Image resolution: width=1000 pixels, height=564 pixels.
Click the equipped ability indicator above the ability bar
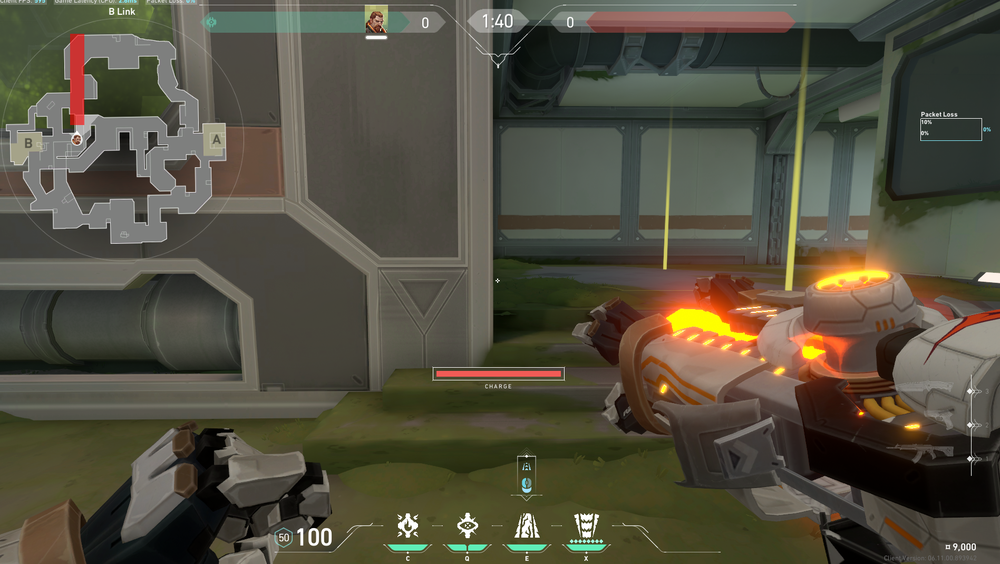pos(526,474)
